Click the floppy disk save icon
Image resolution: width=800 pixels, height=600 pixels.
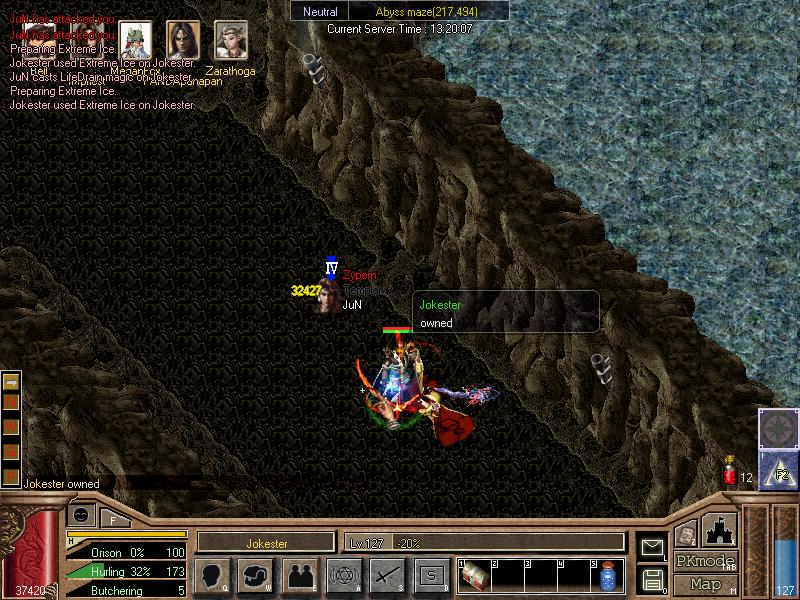[x=651, y=579]
